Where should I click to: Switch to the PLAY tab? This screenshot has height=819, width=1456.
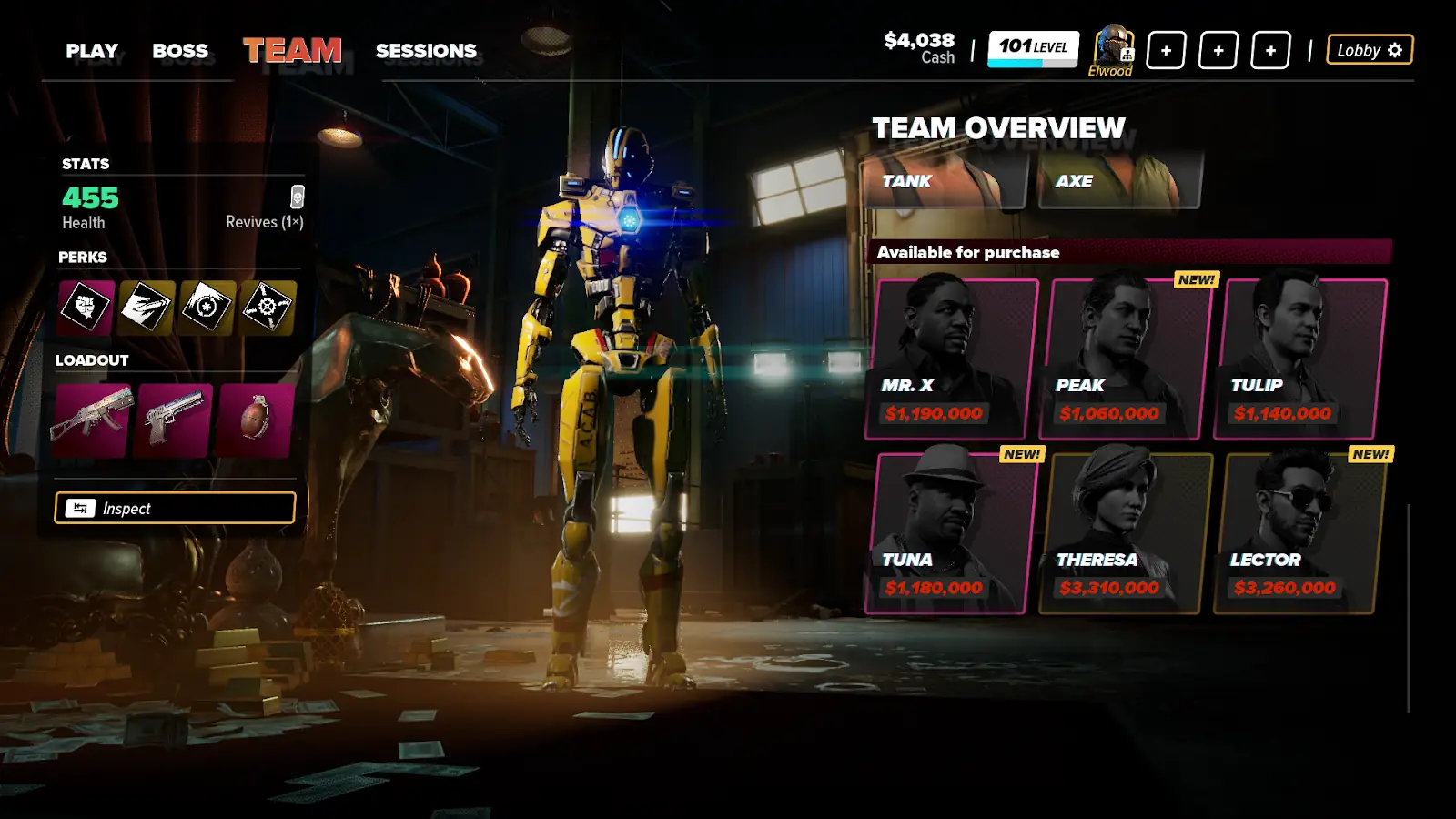[92, 51]
